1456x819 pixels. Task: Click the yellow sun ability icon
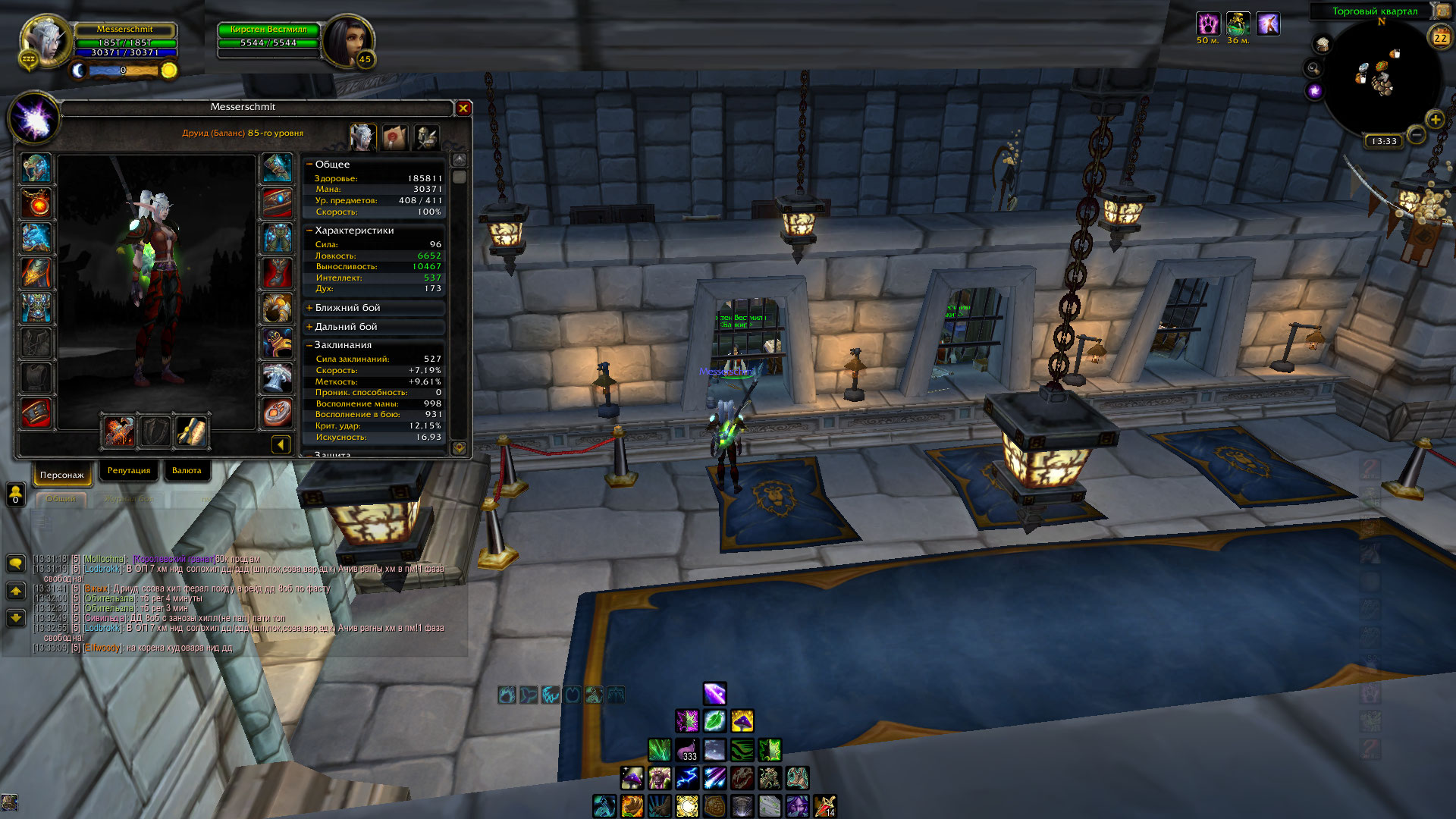pyautogui.click(x=687, y=805)
